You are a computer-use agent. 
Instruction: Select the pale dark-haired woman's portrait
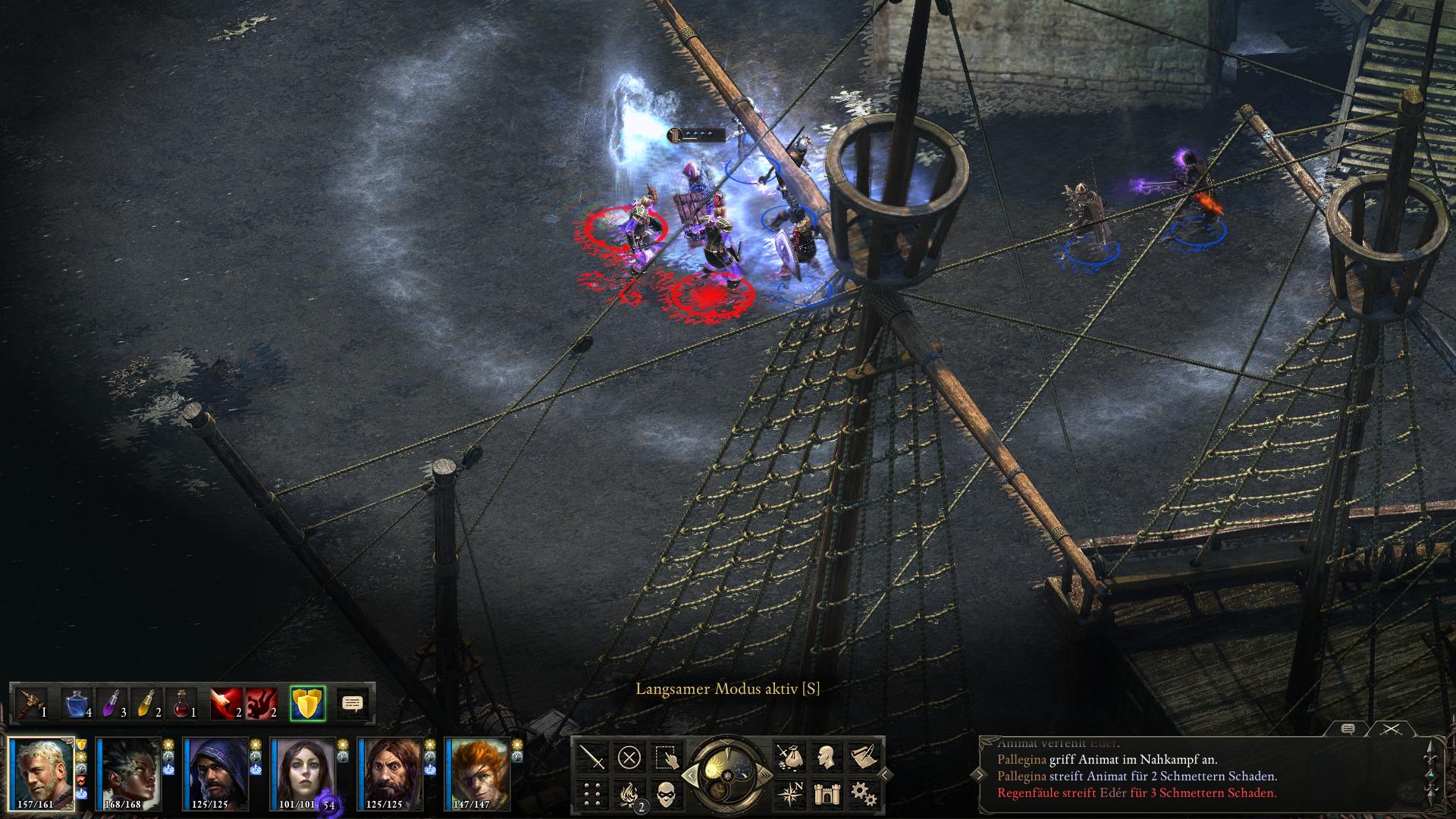pyautogui.click(x=303, y=773)
